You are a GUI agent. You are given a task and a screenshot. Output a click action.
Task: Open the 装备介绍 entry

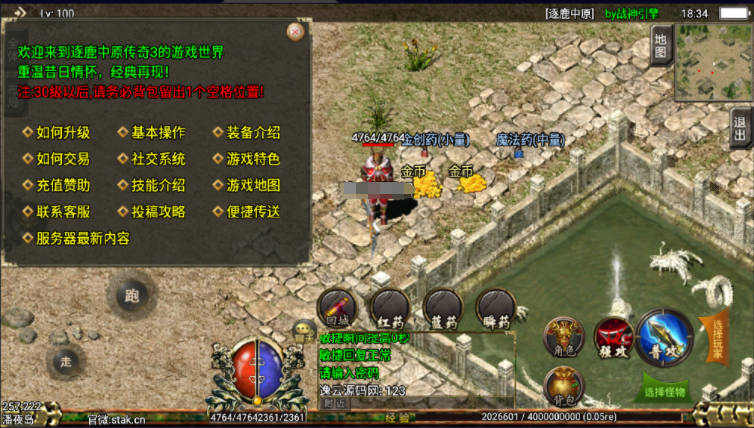click(x=253, y=133)
